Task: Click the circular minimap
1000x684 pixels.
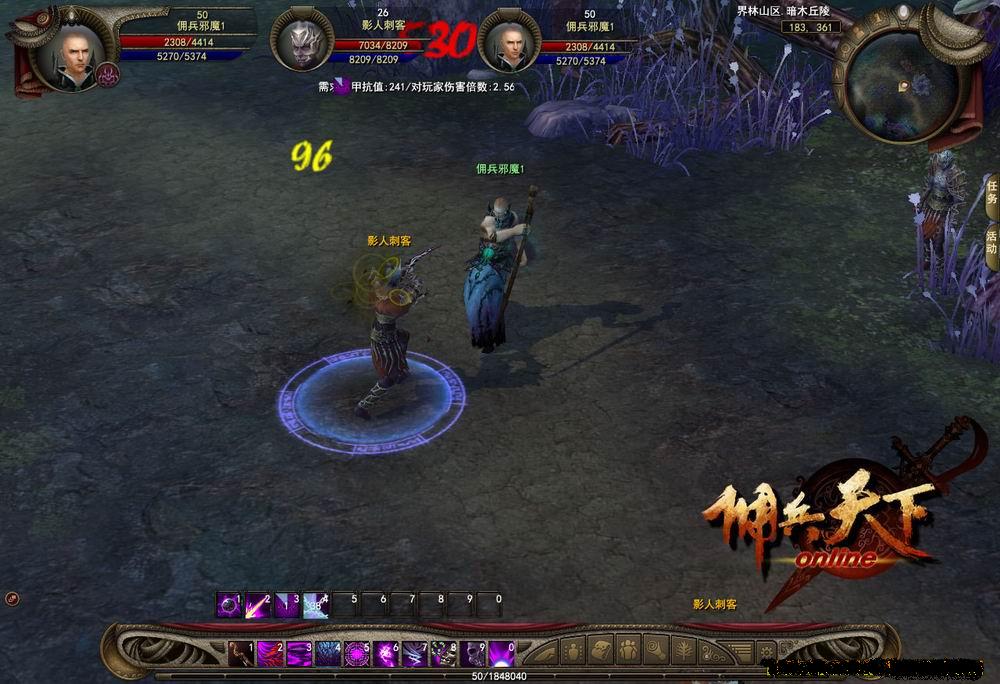Action: tap(903, 87)
